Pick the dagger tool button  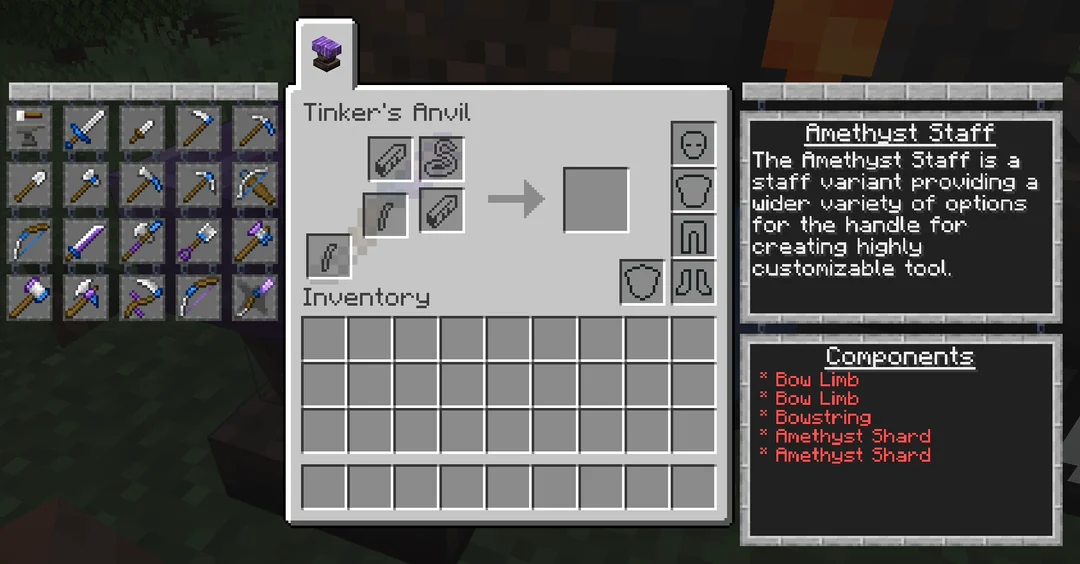click(x=142, y=129)
